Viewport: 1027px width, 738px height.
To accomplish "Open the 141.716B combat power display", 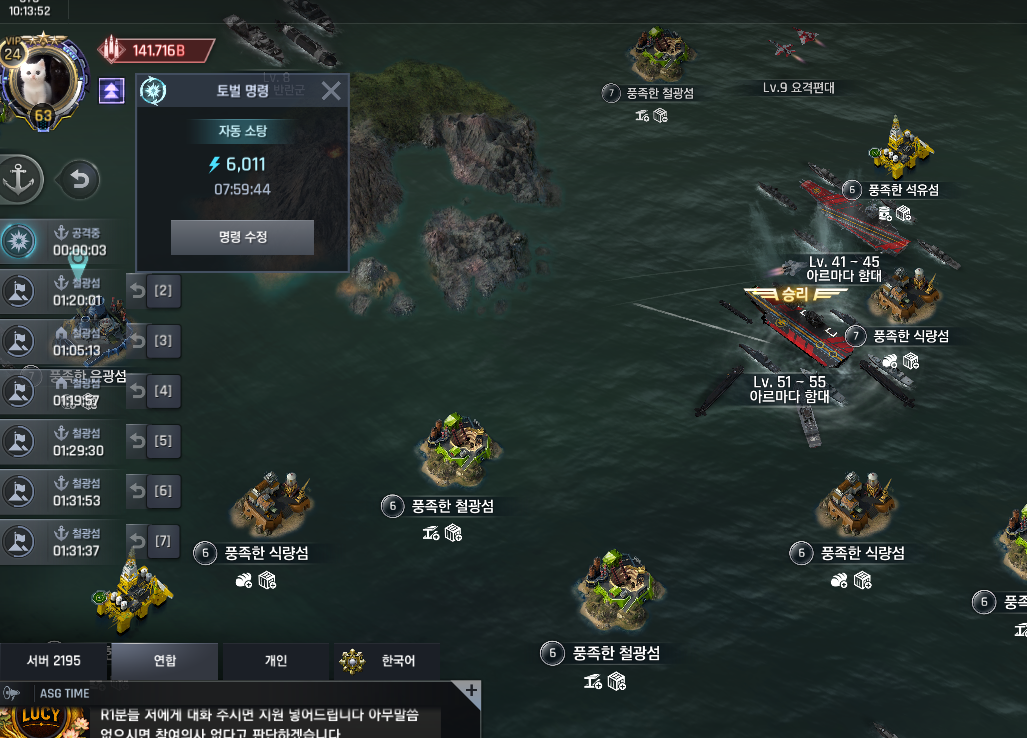I will pos(158,49).
